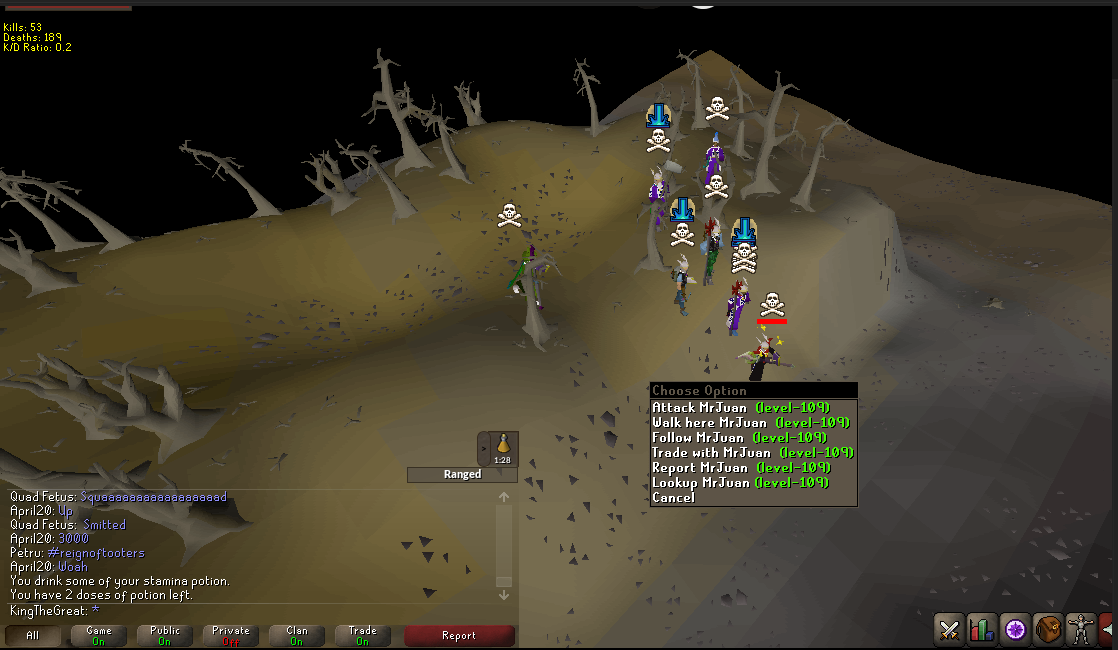Cancel the Choose Option menu
The height and width of the screenshot is (650, 1118).
[673, 498]
